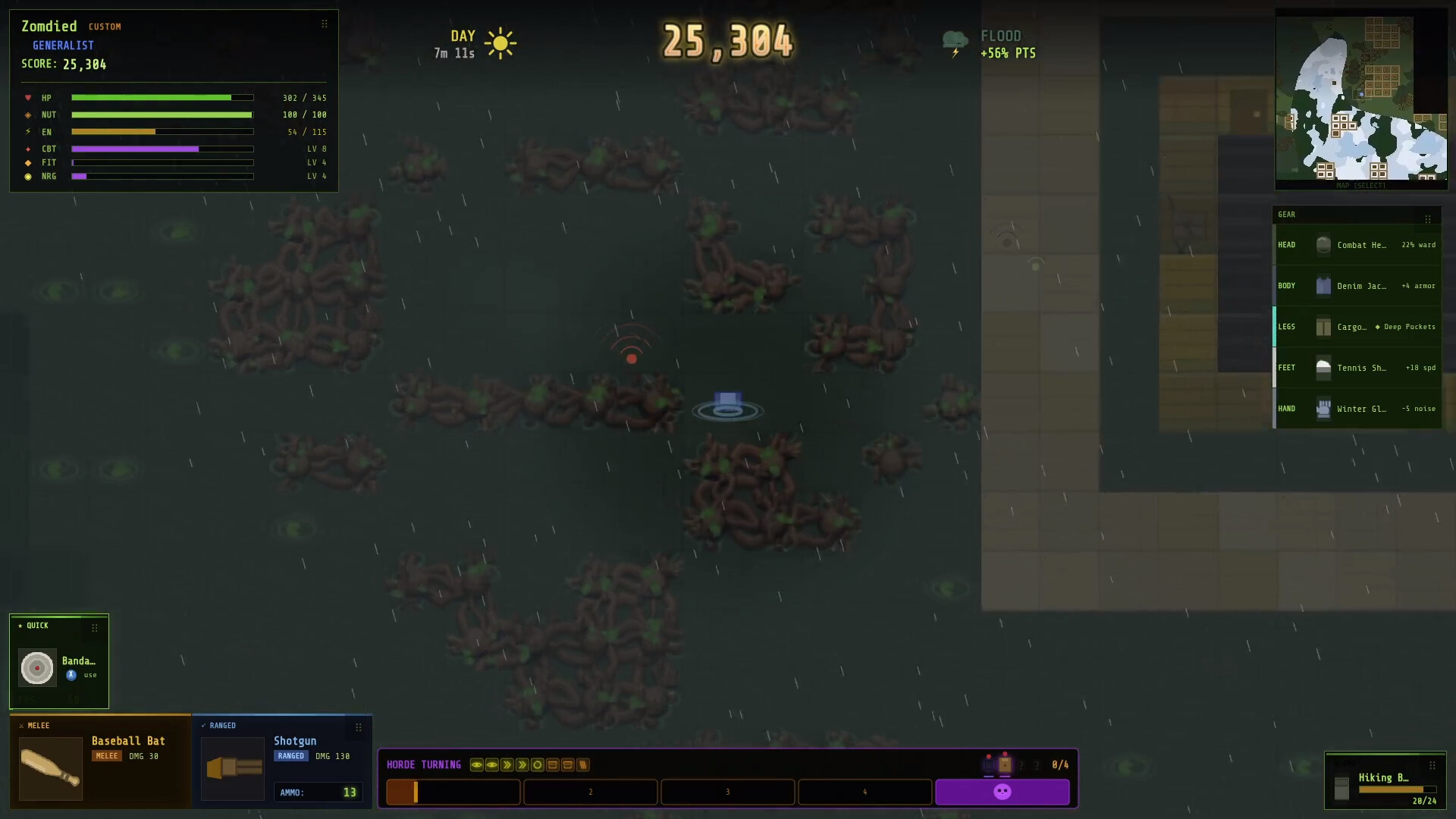Open the minimap in the top-right corner

point(1361,95)
